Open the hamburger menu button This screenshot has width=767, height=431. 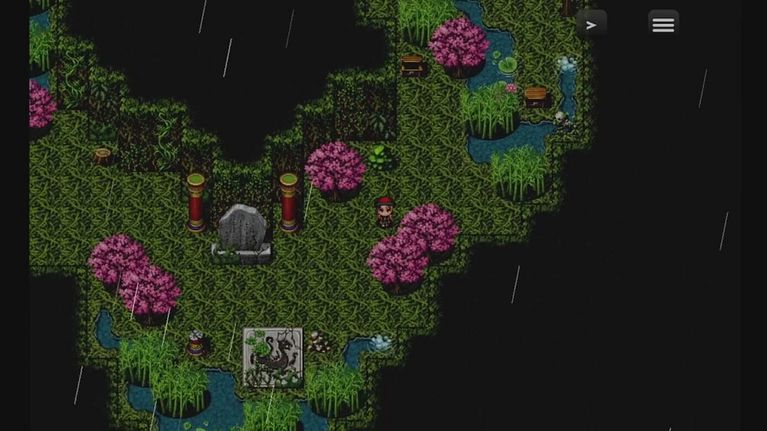pyautogui.click(x=663, y=25)
